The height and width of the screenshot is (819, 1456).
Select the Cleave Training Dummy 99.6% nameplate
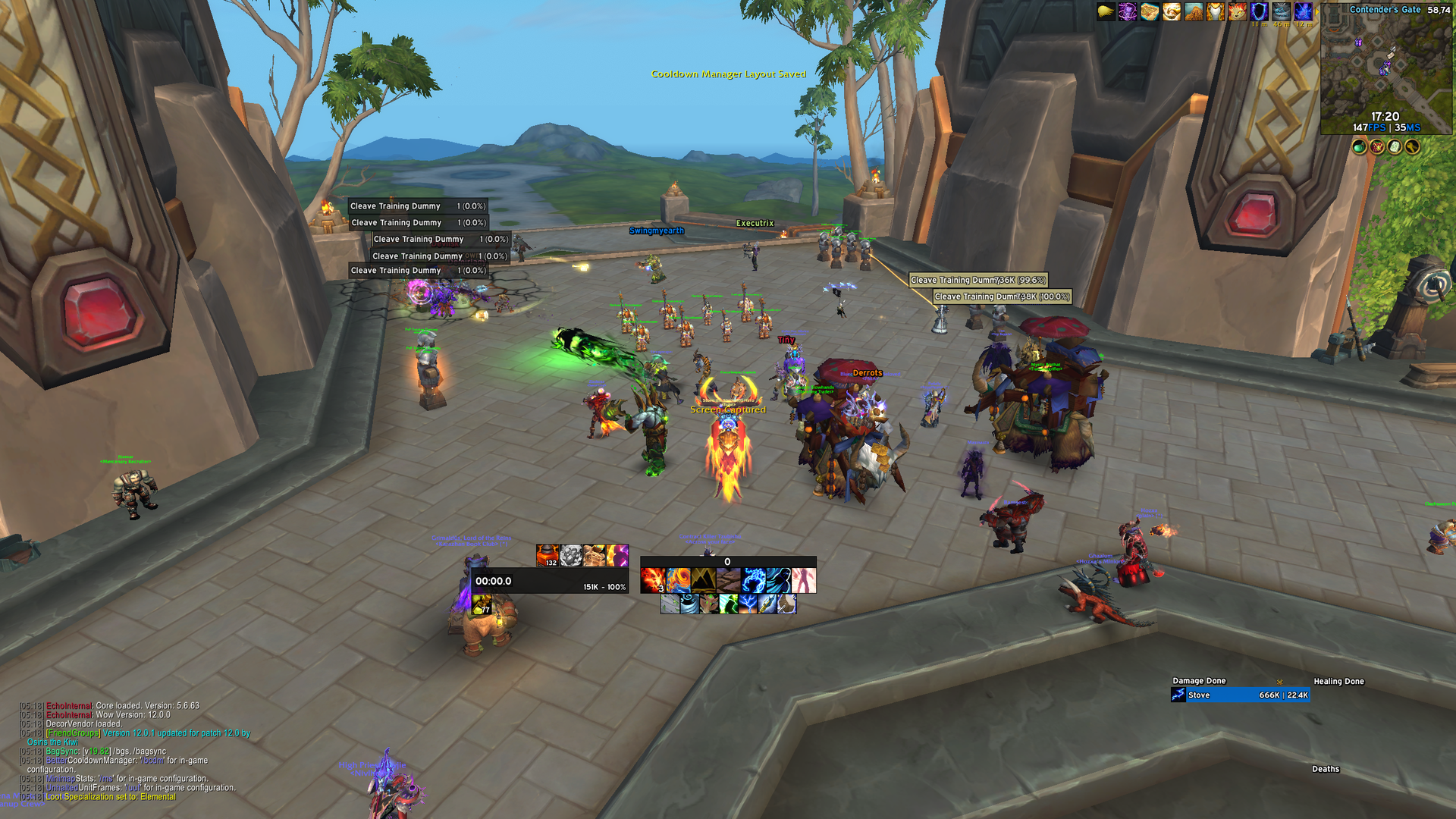pyautogui.click(x=977, y=280)
